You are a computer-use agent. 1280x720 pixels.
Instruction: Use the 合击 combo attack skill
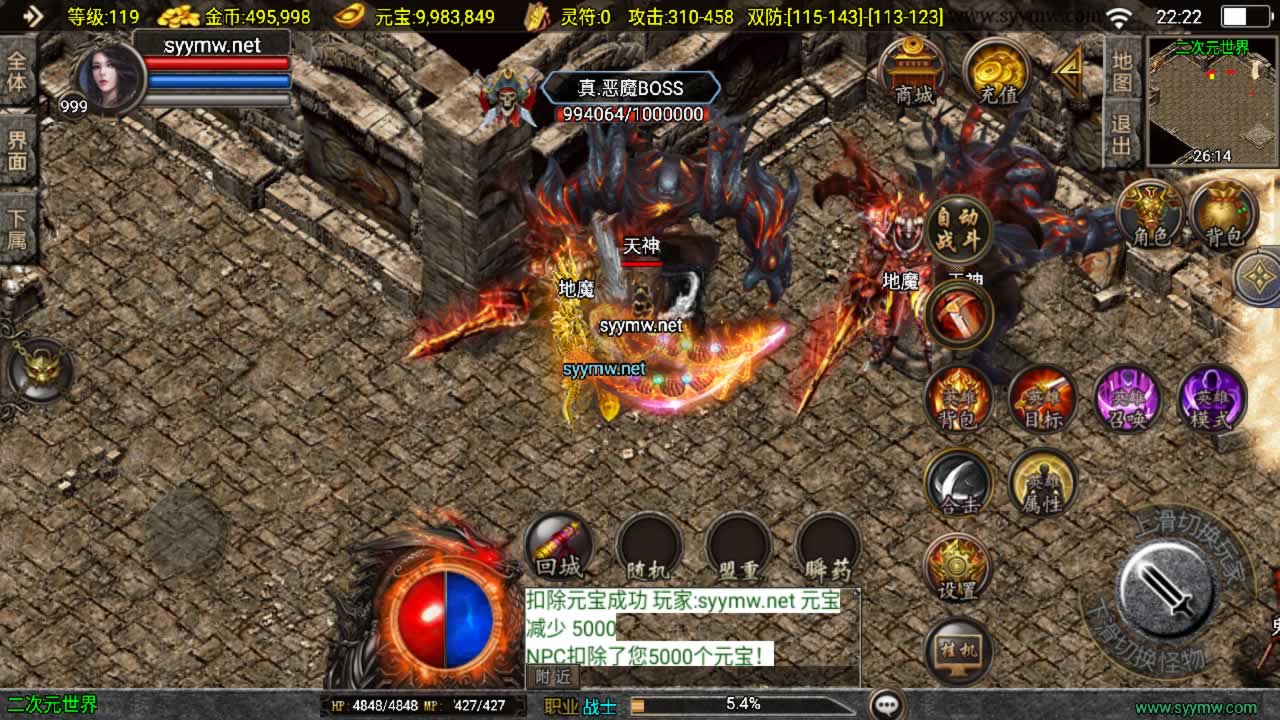click(x=958, y=483)
